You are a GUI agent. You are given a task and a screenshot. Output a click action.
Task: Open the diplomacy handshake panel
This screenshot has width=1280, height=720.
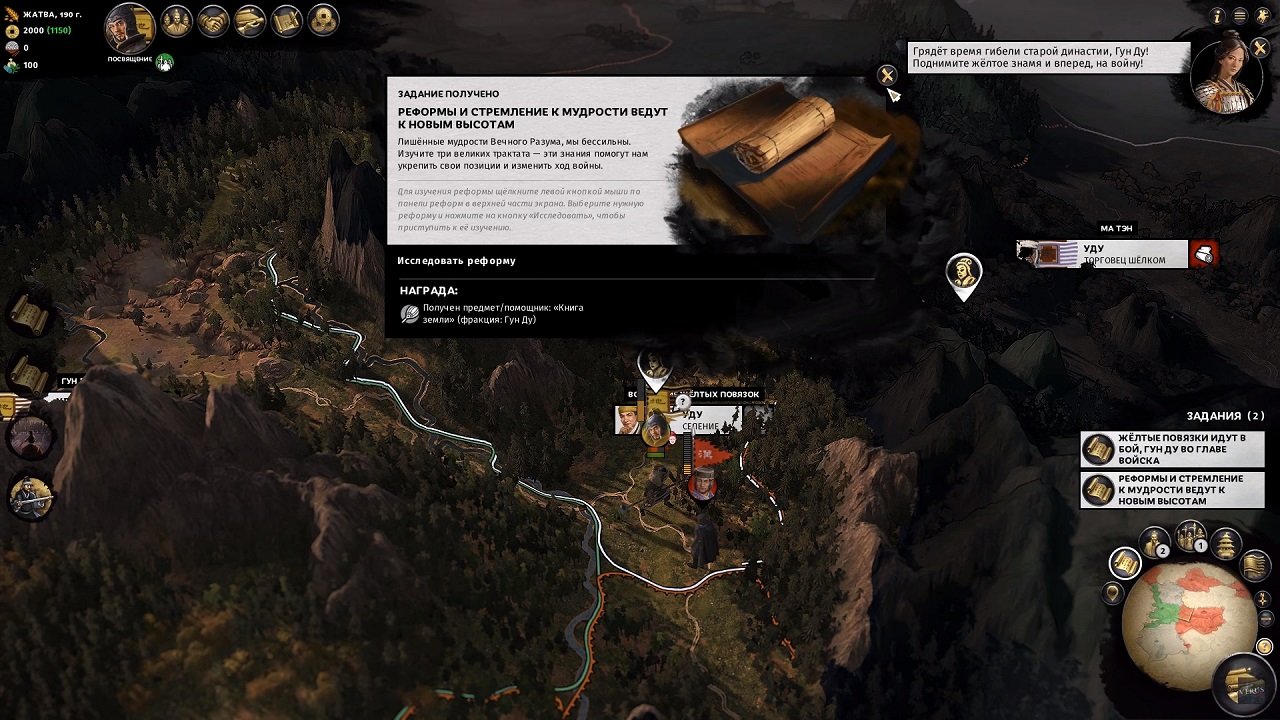point(213,20)
